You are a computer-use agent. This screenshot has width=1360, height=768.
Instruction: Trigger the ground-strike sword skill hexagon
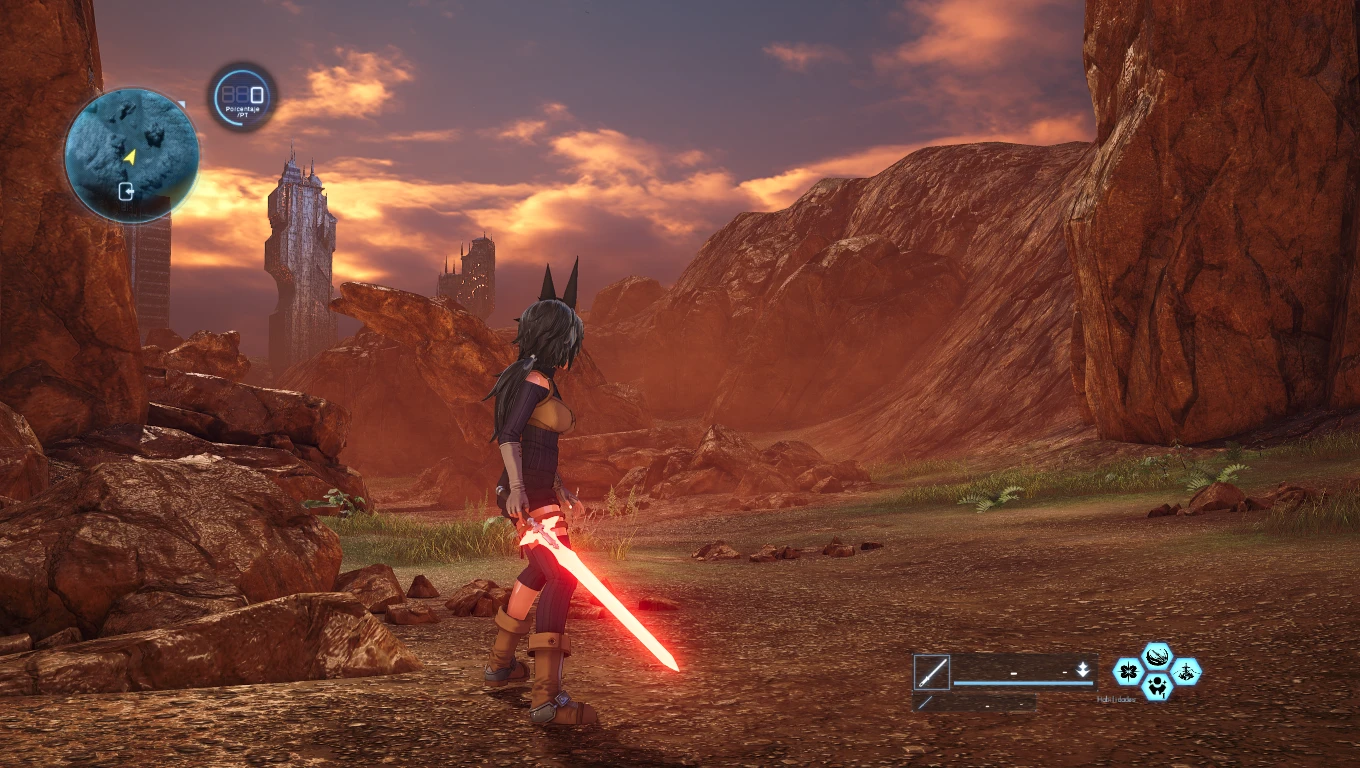click(1186, 671)
